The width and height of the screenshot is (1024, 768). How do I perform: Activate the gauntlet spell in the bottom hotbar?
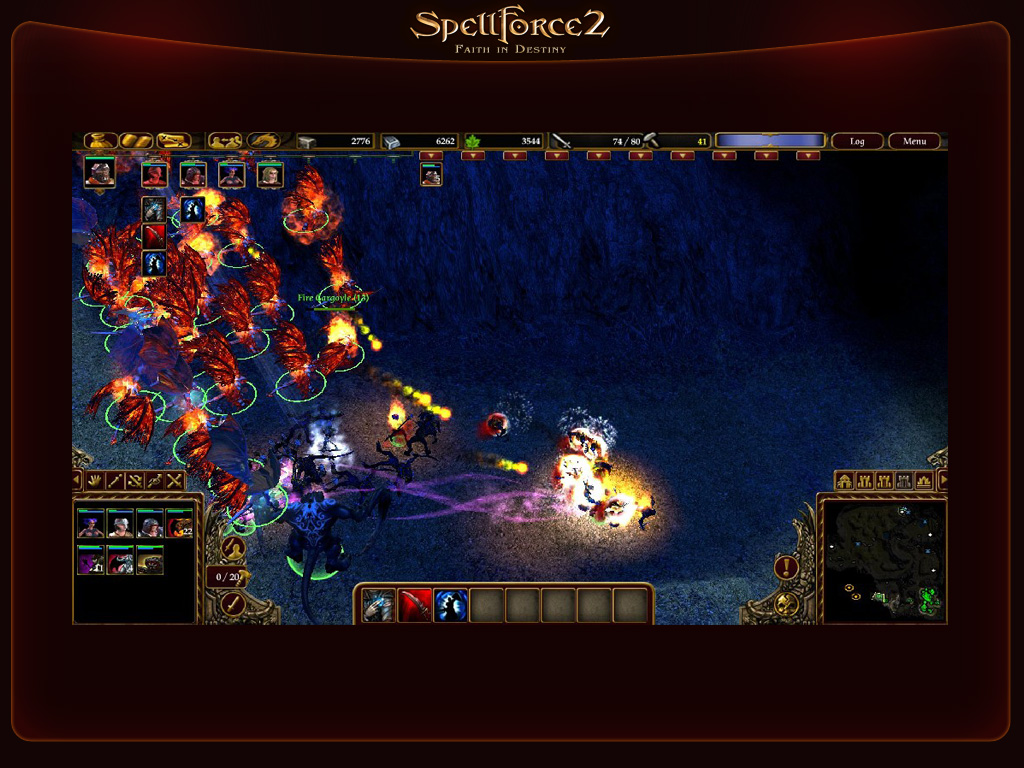(379, 605)
